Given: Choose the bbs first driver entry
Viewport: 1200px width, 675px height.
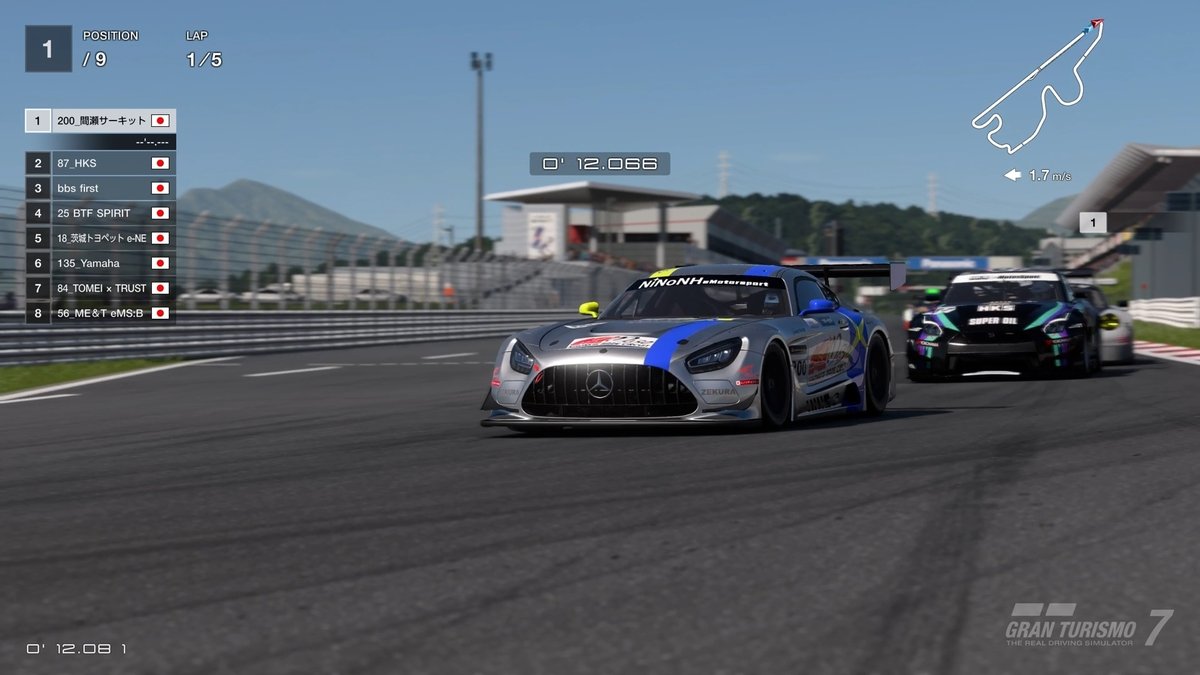Looking at the screenshot, I should [x=100, y=188].
